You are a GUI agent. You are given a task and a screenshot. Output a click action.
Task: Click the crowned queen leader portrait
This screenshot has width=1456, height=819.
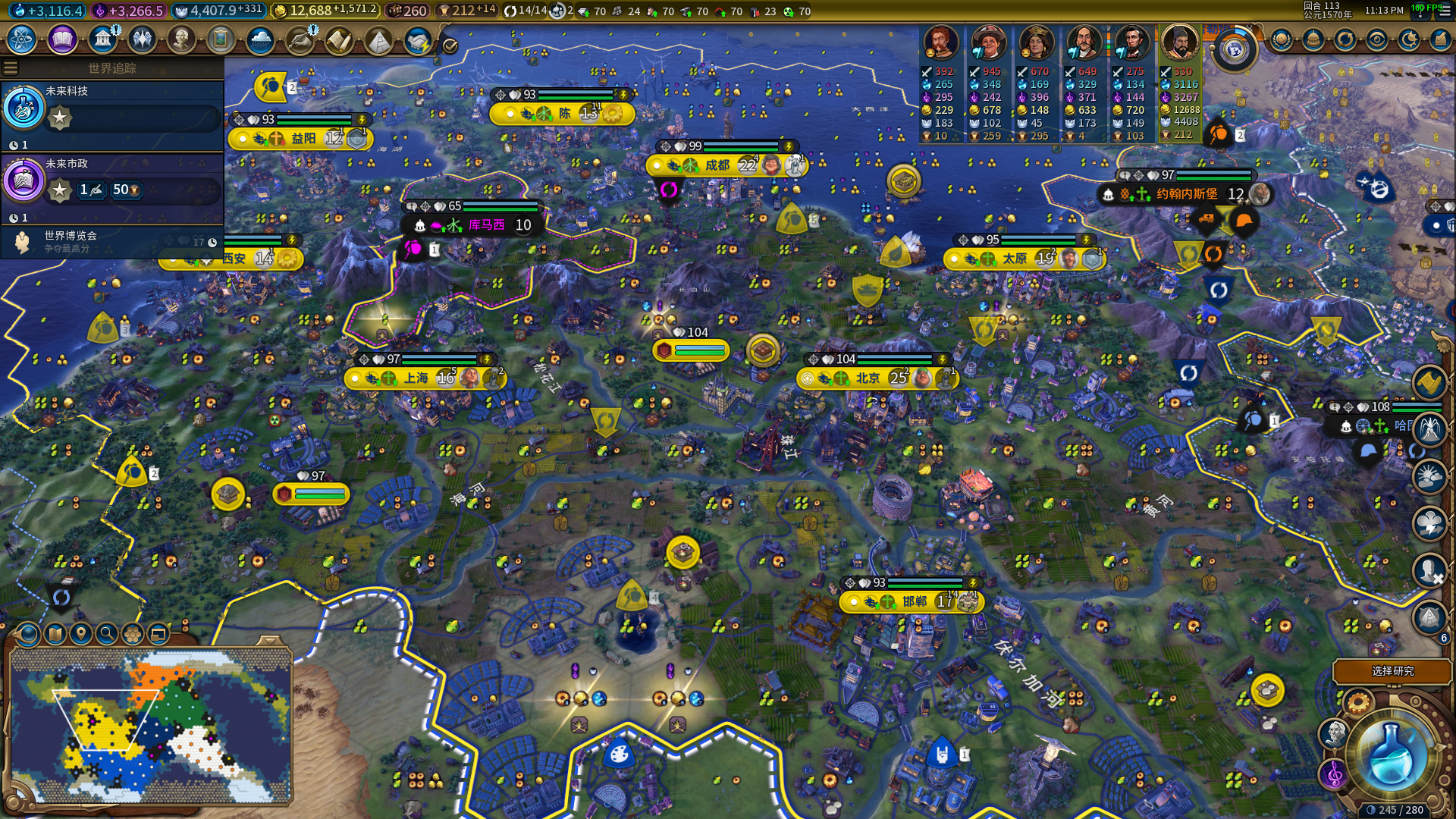click(1036, 42)
